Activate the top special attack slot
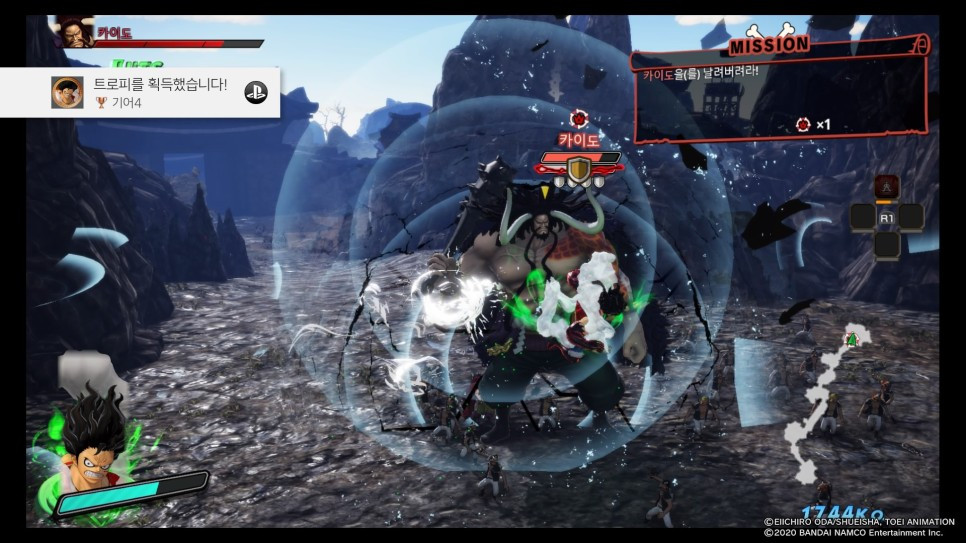The width and height of the screenshot is (966, 543). click(x=885, y=188)
